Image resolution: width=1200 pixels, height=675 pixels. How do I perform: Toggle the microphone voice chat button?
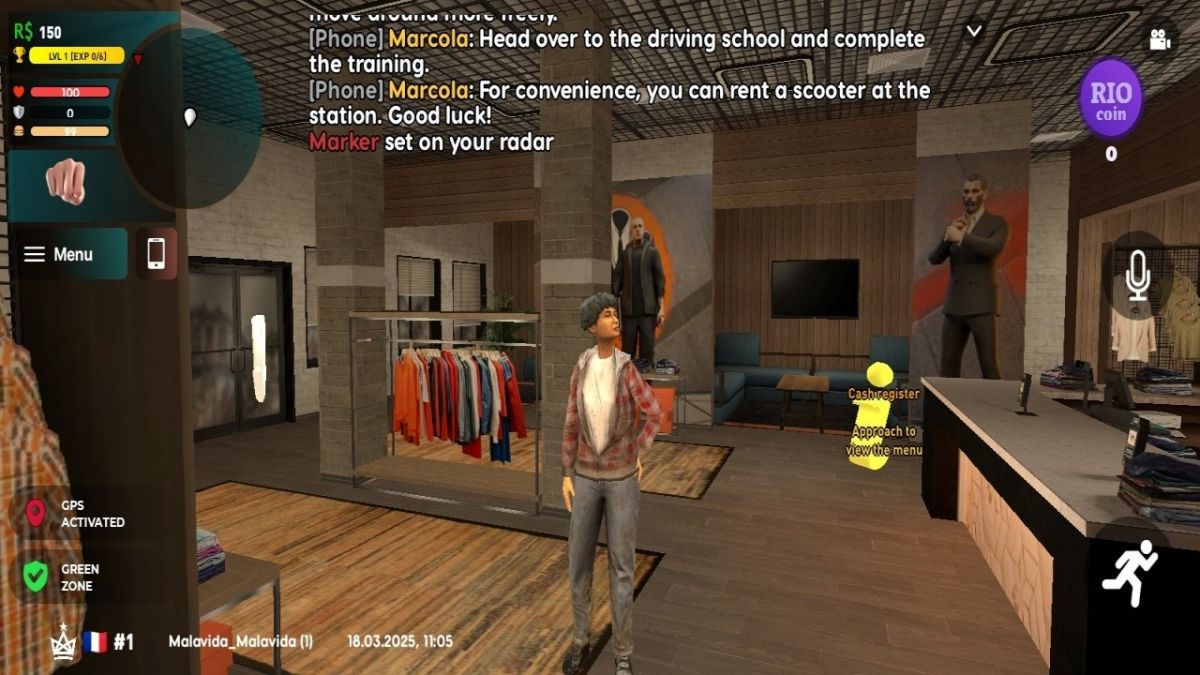(1137, 275)
